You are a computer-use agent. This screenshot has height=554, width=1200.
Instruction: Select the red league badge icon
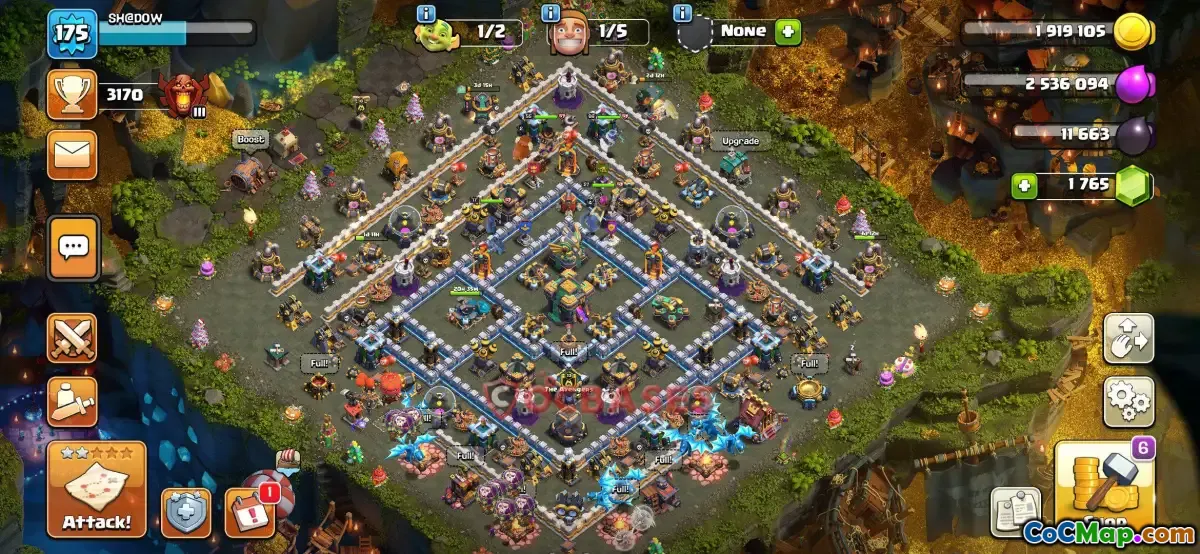[x=184, y=96]
